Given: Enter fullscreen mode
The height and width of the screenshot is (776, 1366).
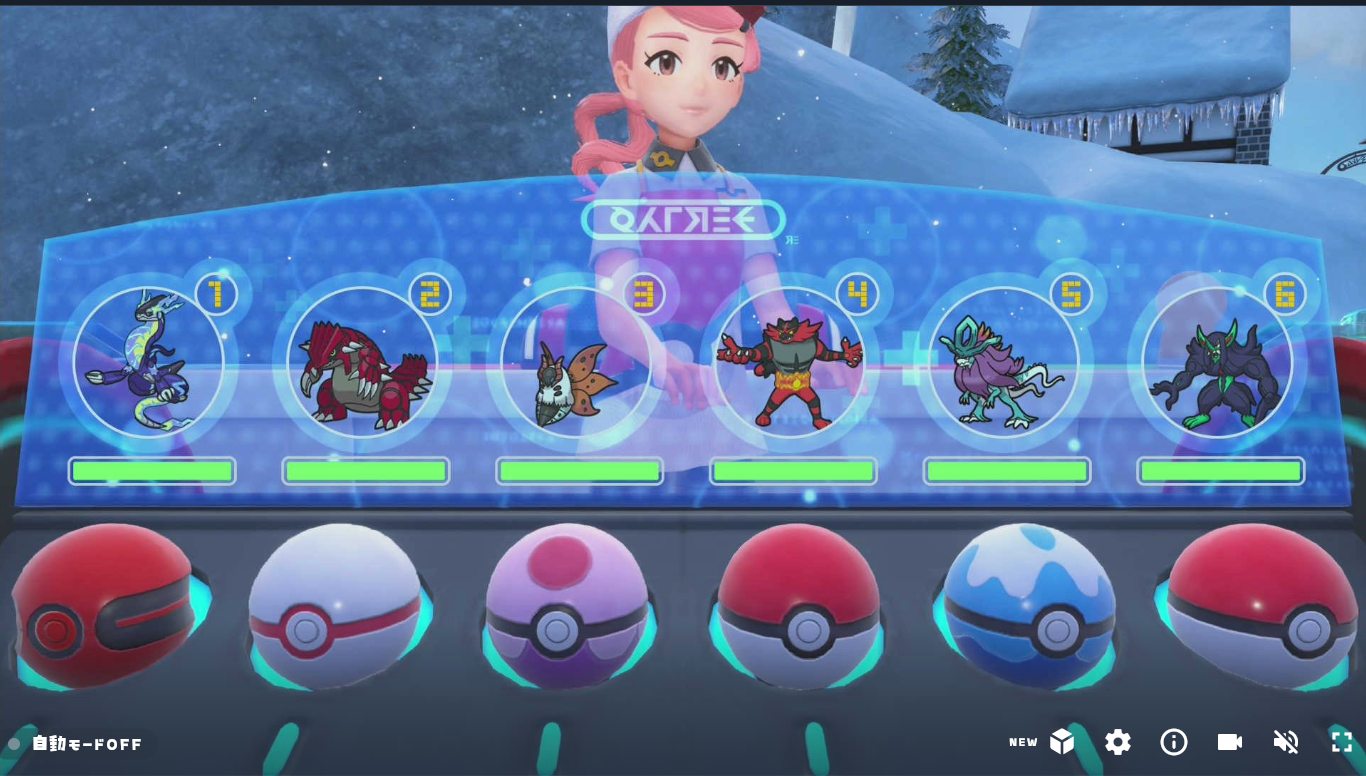Looking at the screenshot, I should pyautogui.click(x=1342, y=742).
